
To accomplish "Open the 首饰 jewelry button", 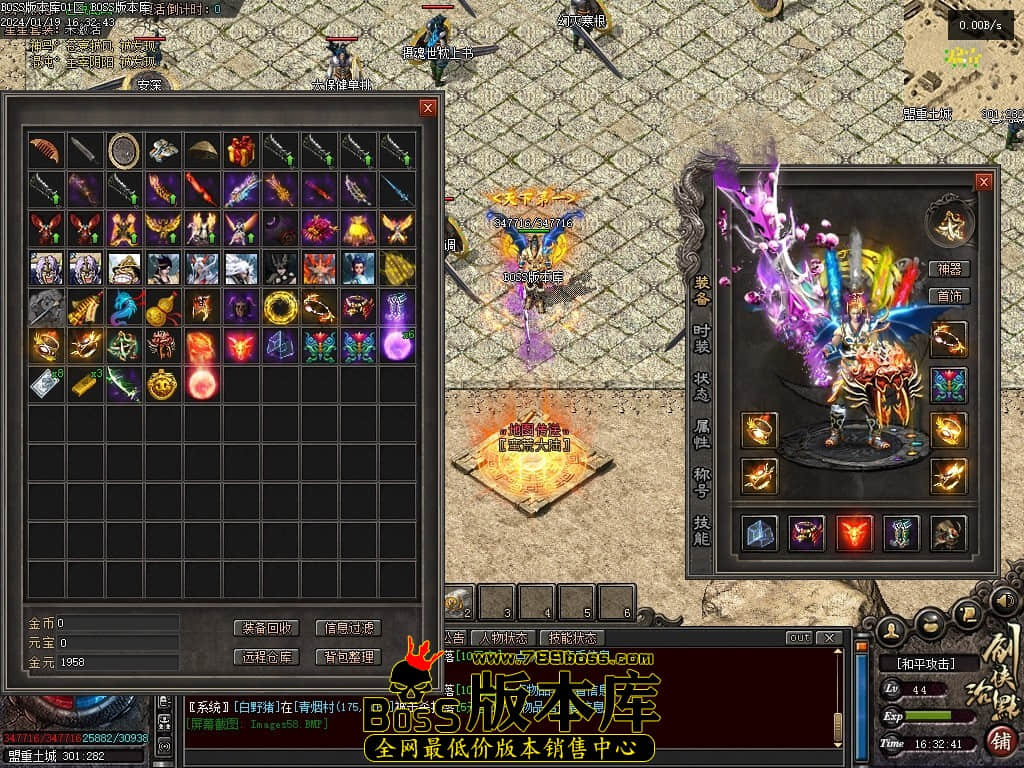I will (x=950, y=296).
